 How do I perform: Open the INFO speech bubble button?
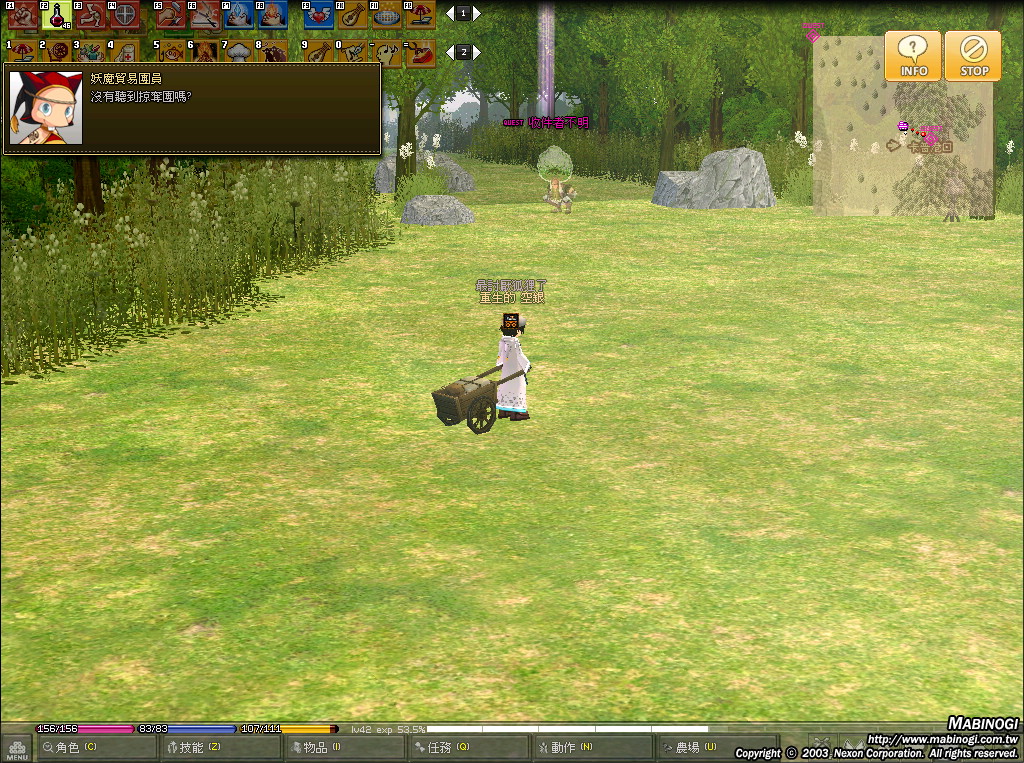coord(912,55)
